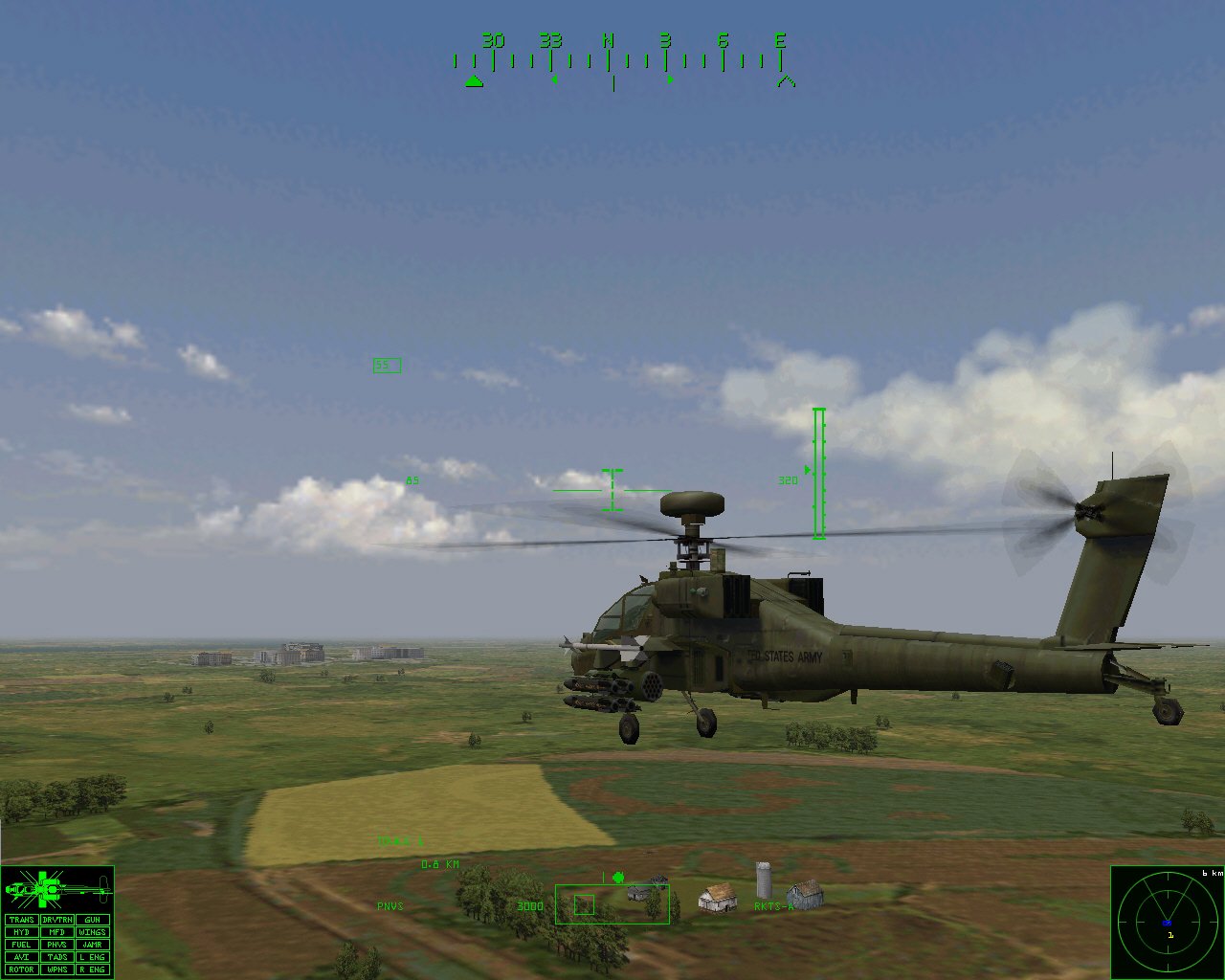
Task: Select the AVI avionics status indicator
Action: (x=21, y=957)
